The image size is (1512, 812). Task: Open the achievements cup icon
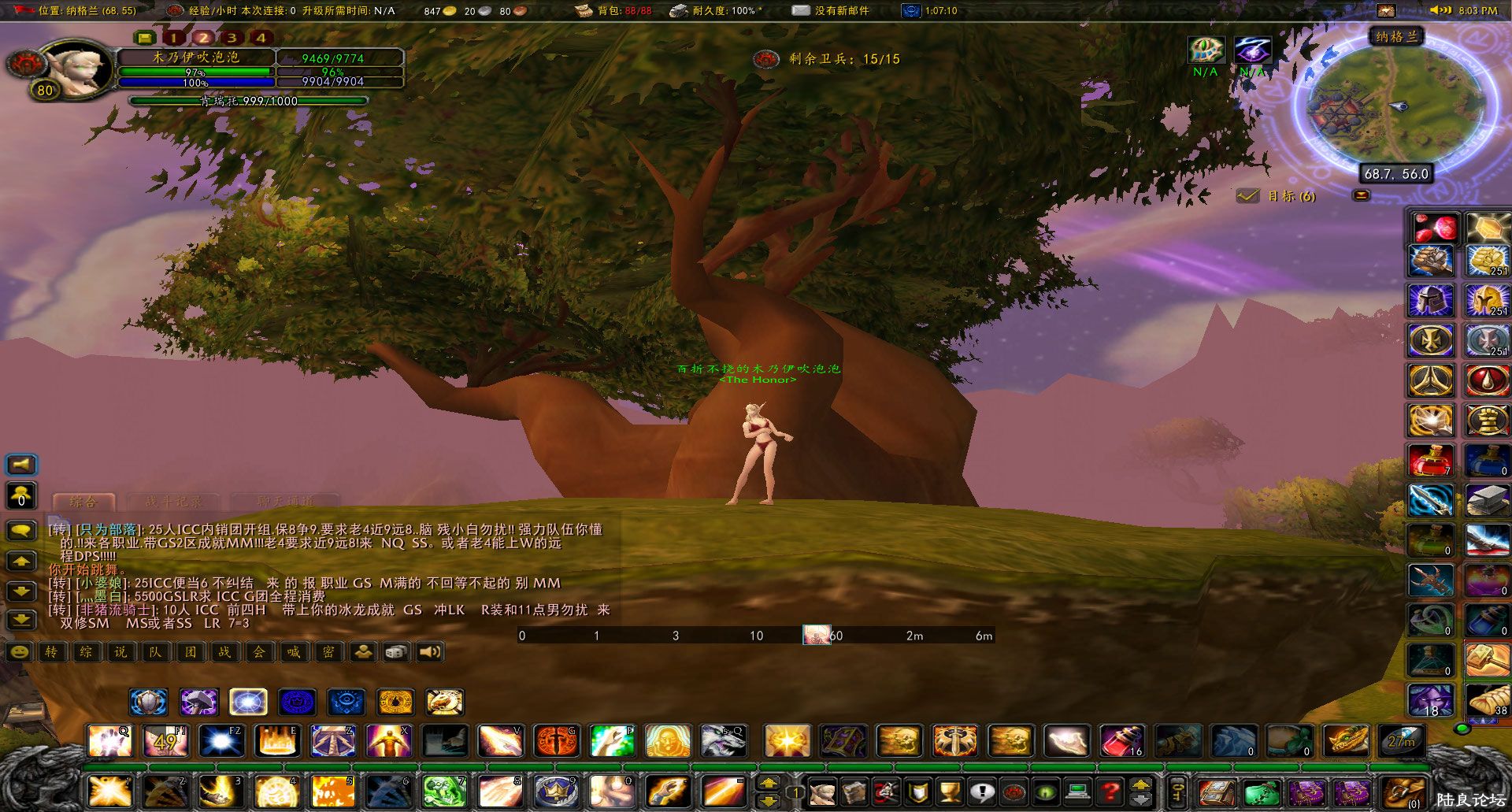(x=950, y=793)
